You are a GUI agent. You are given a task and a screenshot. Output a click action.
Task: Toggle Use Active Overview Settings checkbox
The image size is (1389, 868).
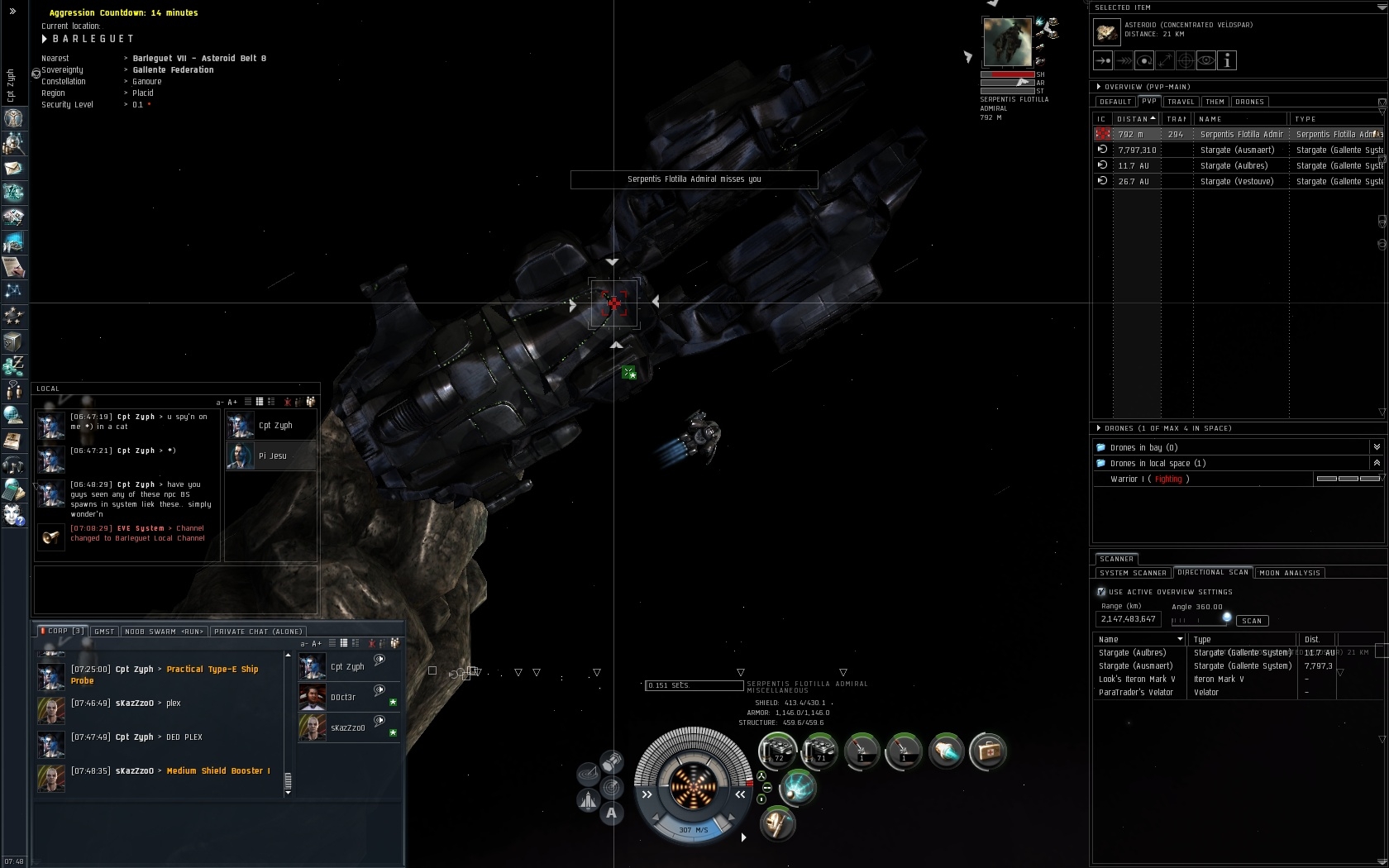1101,592
